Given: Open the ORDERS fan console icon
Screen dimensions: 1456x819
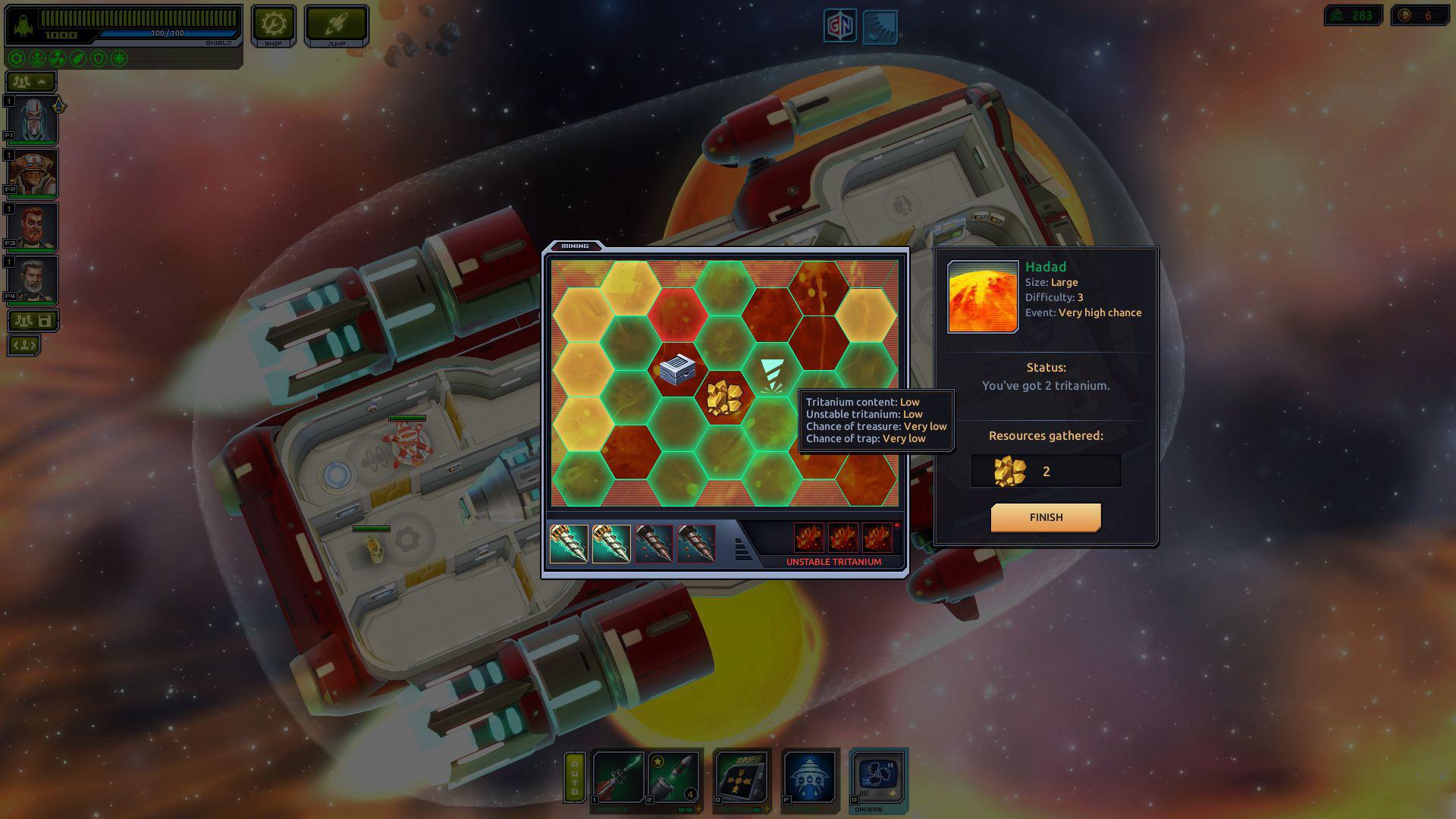Looking at the screenshot, I should click(x=878, y=777).
